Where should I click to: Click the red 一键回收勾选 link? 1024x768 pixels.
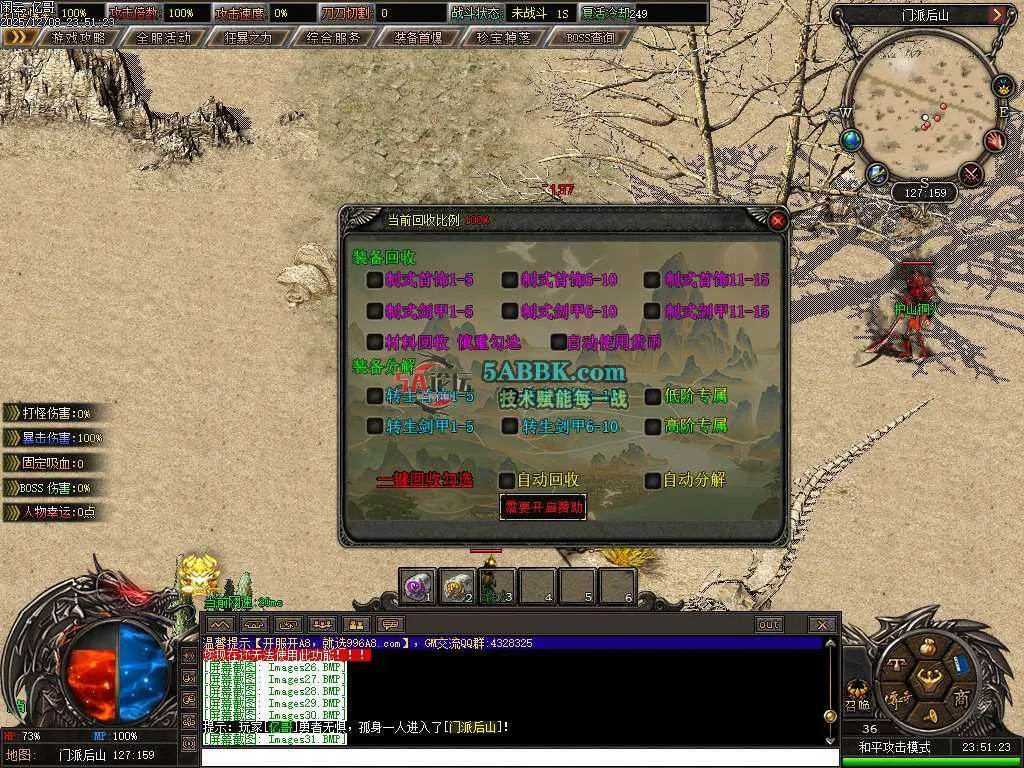[x=424, y=480]
